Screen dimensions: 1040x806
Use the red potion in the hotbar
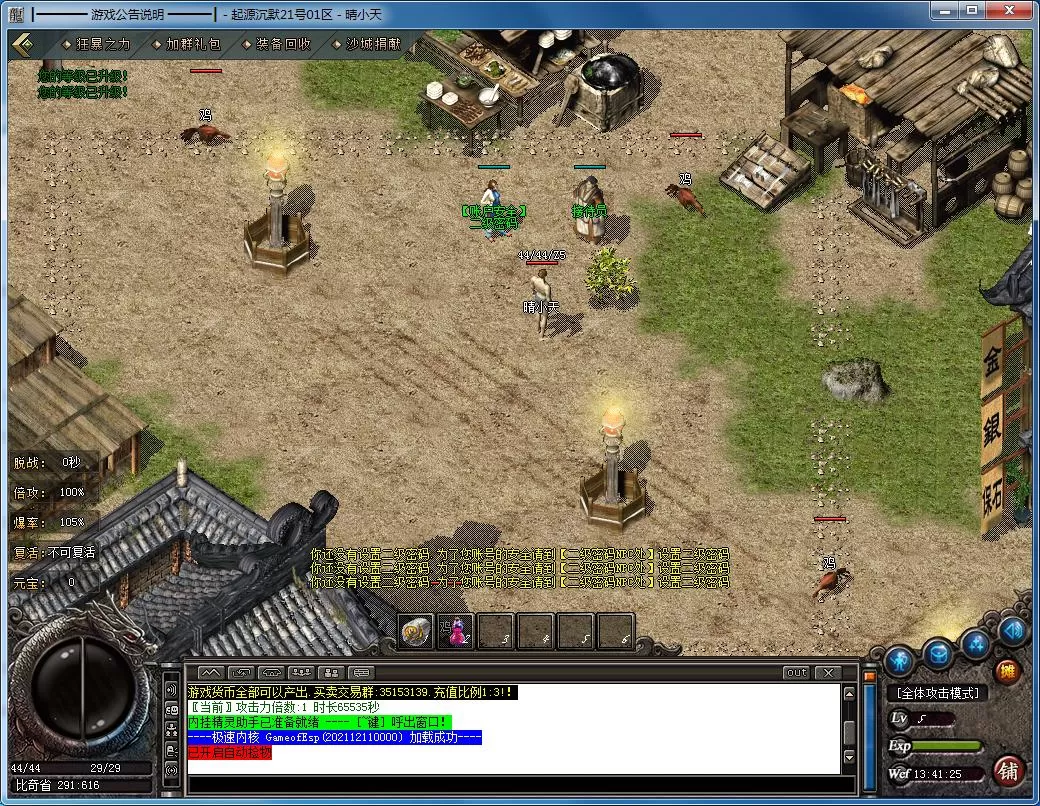pos(456,631)
